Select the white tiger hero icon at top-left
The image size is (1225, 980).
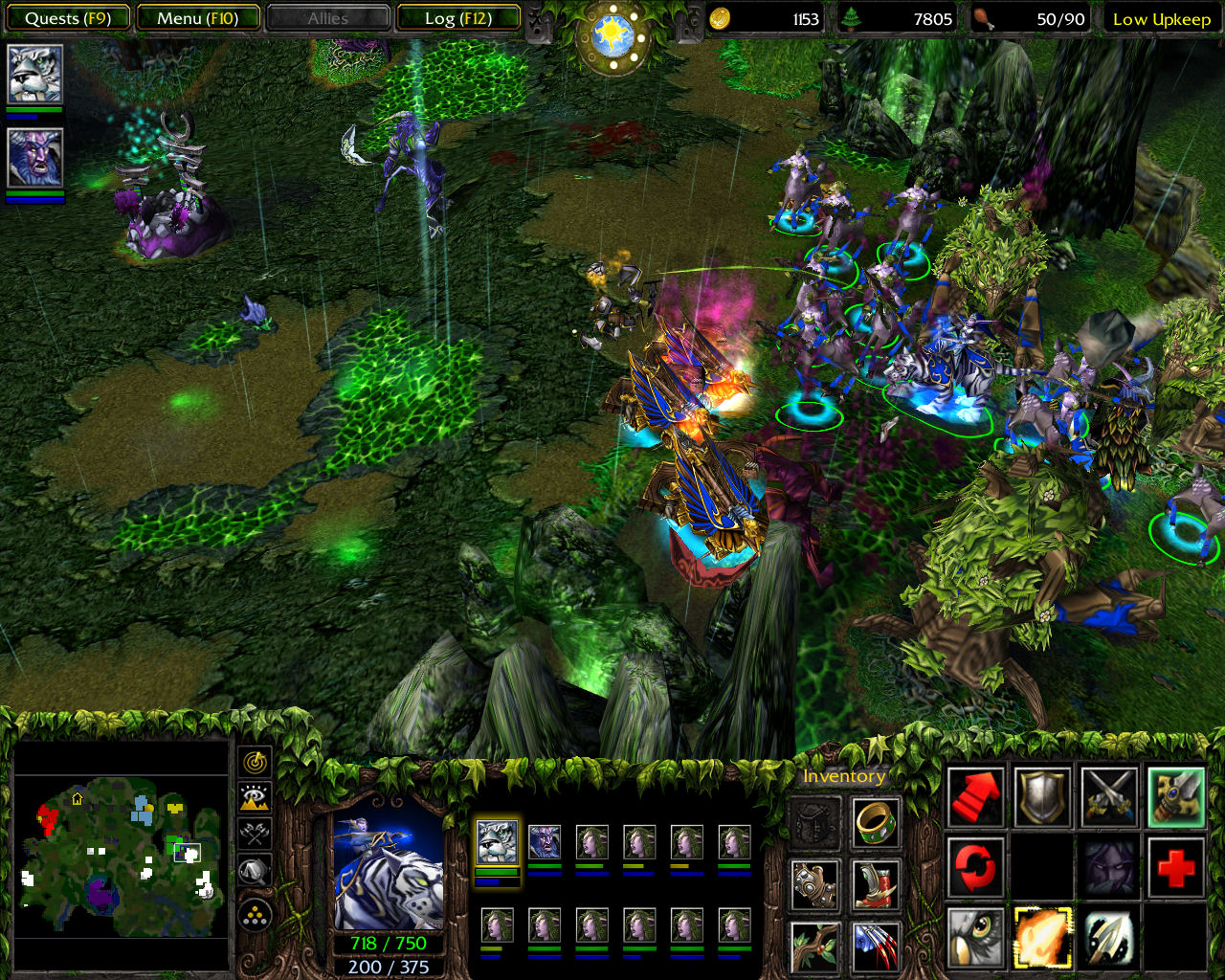pyautogui.click(x=35, y=74)
